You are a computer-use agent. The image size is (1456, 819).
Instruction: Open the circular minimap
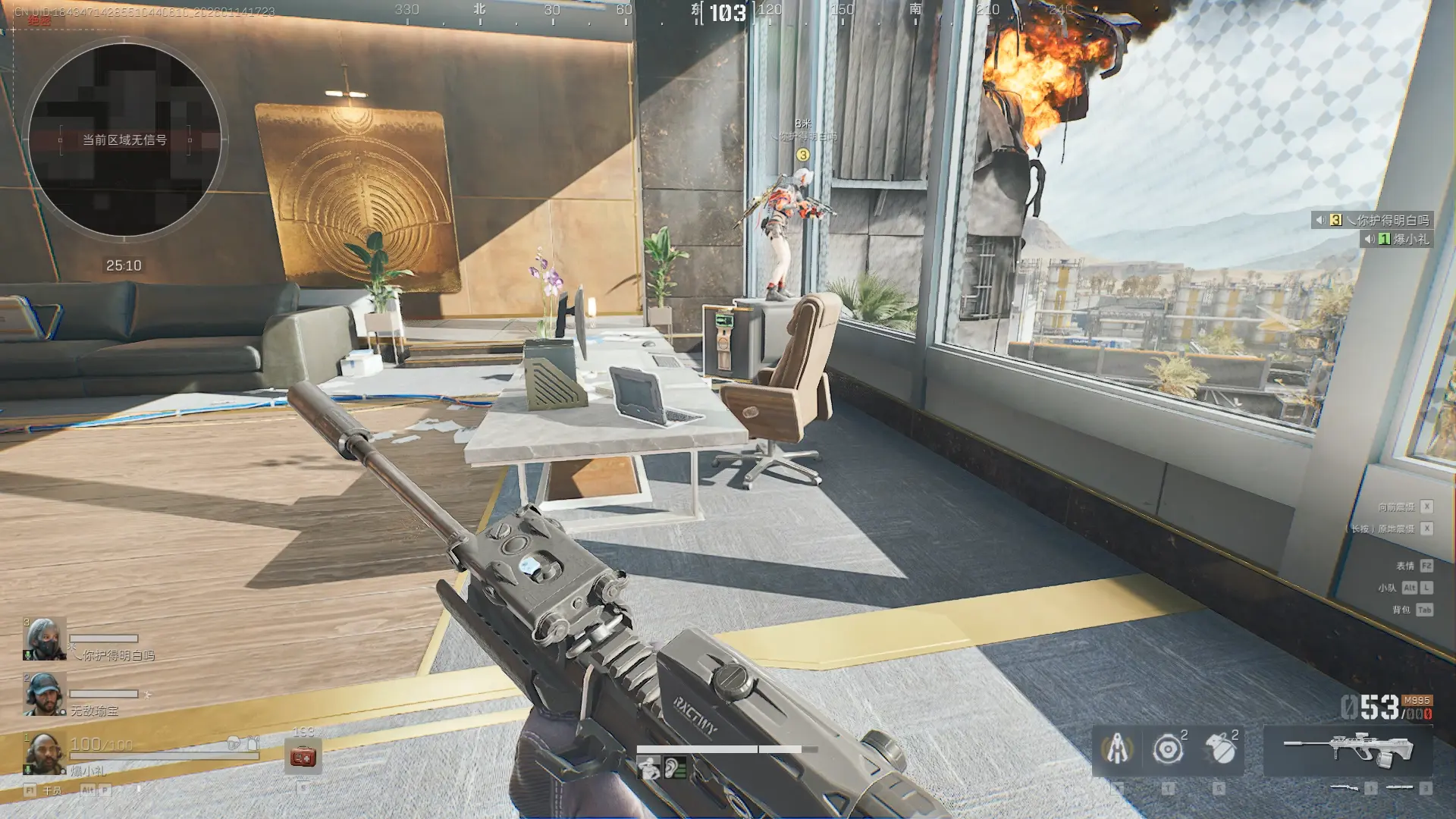point(124,140)
